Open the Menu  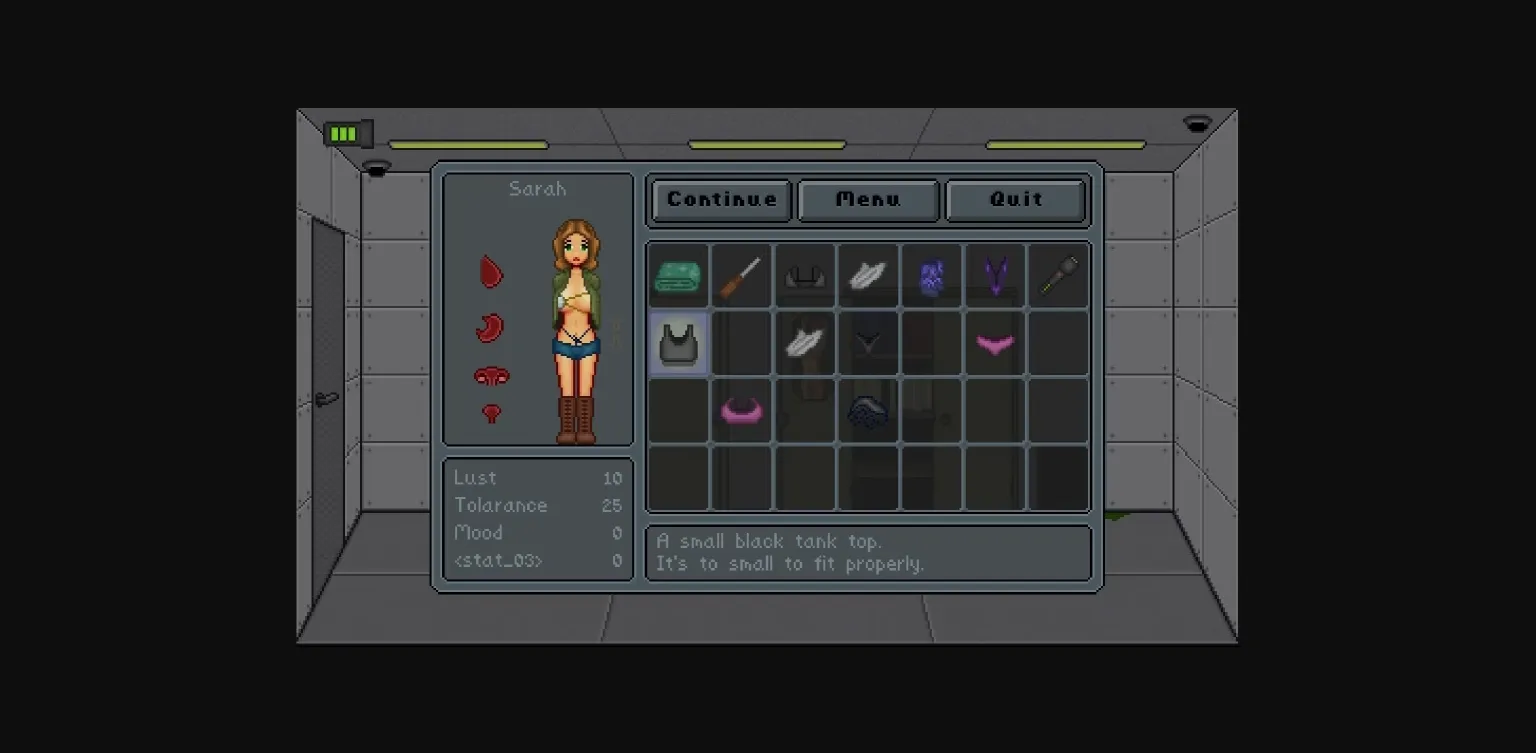pyautogui.click(x=867, y=200)
